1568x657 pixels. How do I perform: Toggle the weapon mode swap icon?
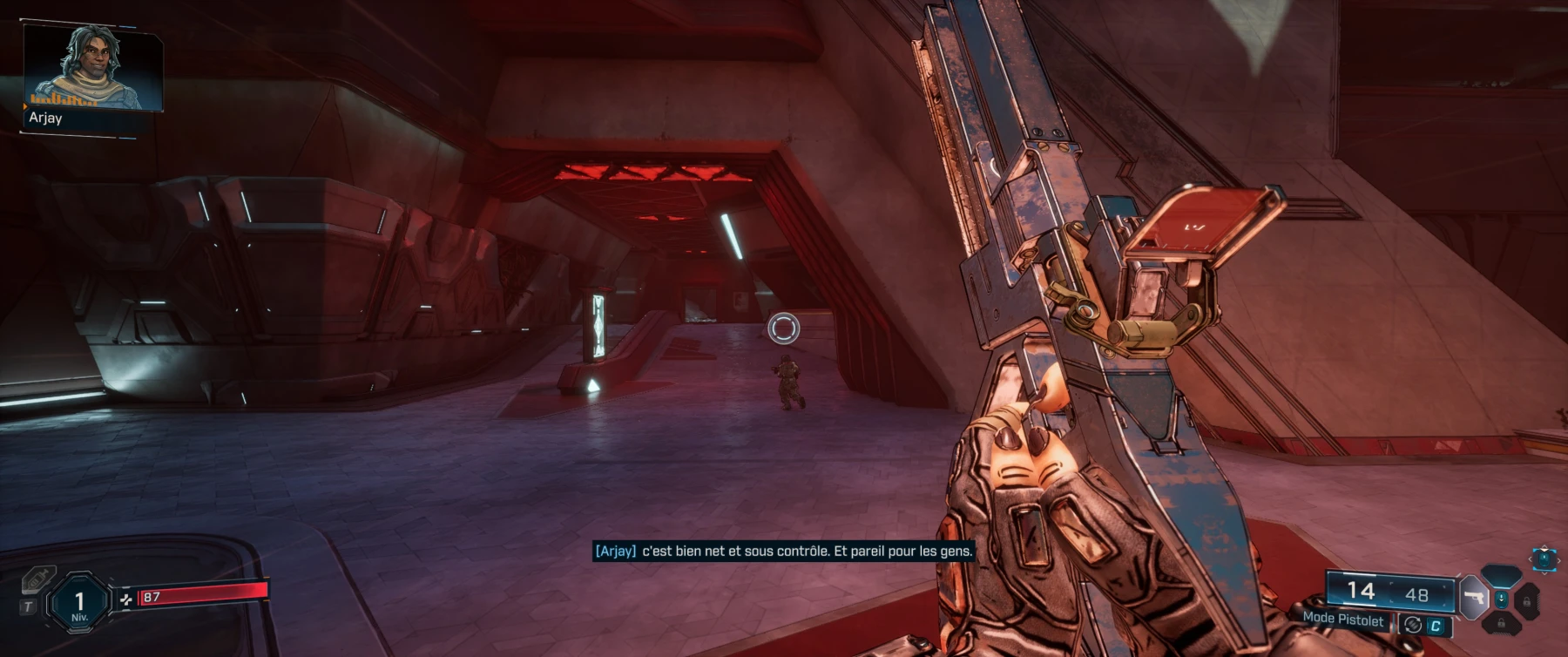click(x=1413, y=624)
